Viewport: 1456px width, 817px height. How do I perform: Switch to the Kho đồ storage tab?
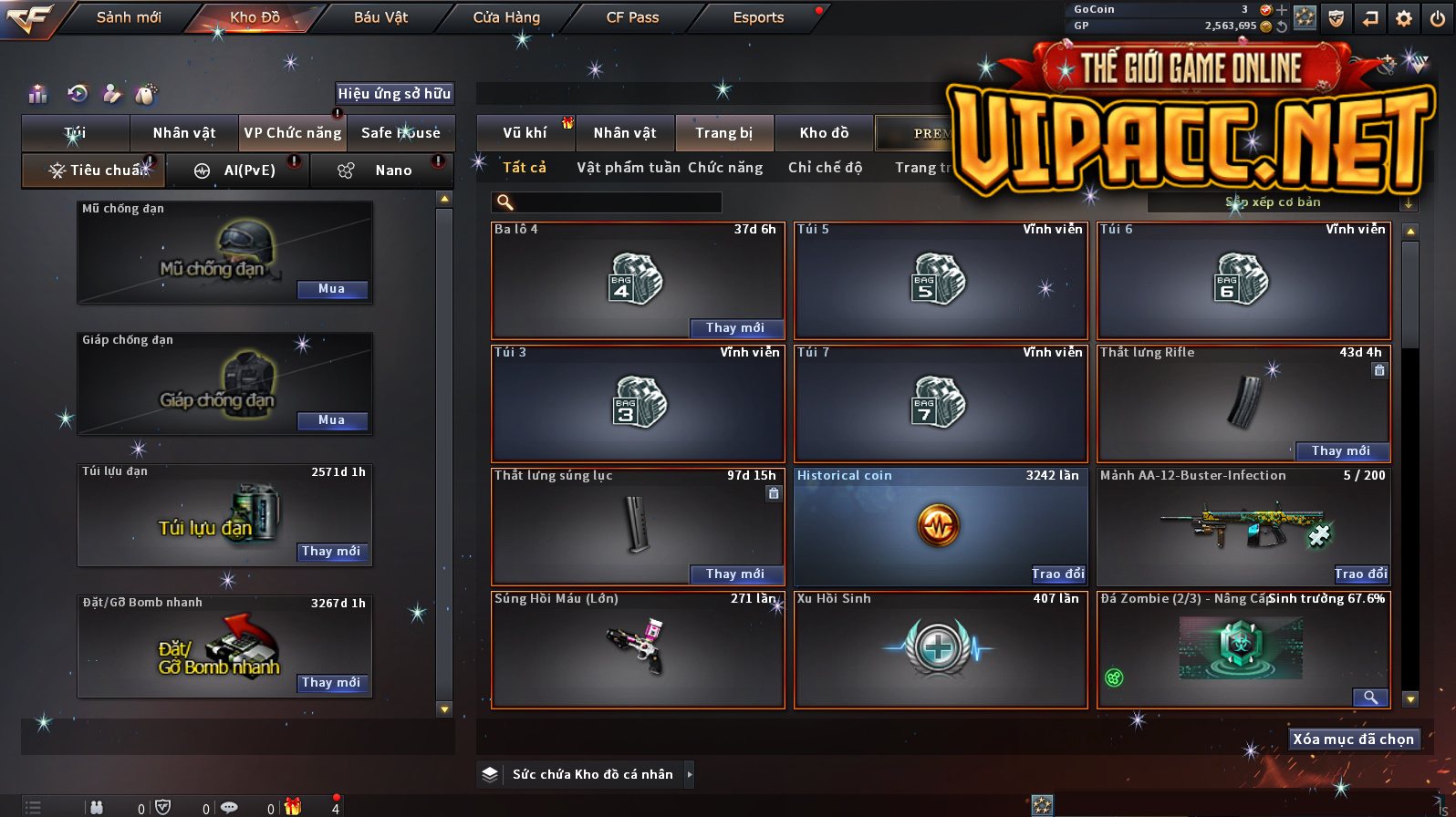[824, 133]
